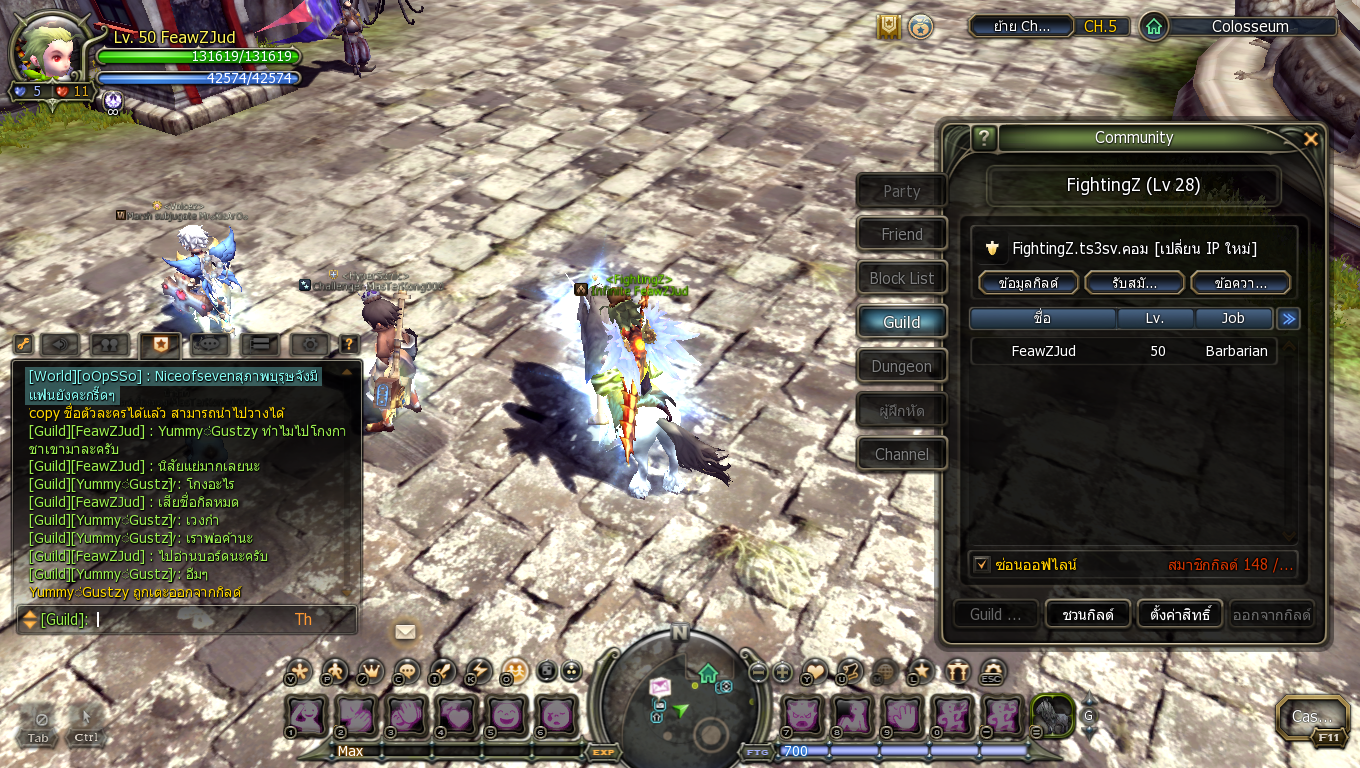
Task: Switch to the Party tab
Action: (901, 191)
